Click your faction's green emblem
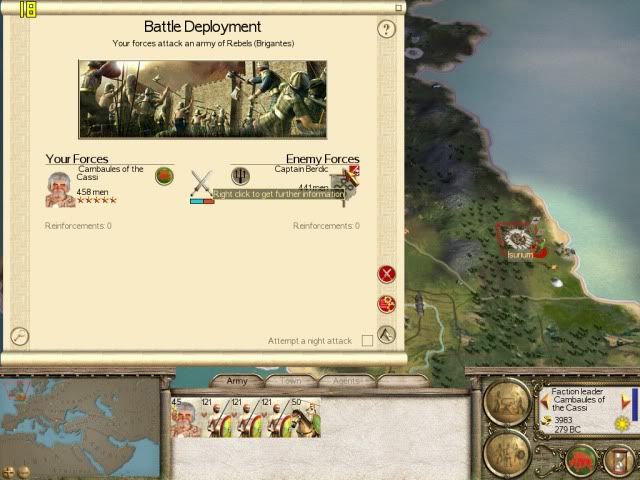 [165, 177]
